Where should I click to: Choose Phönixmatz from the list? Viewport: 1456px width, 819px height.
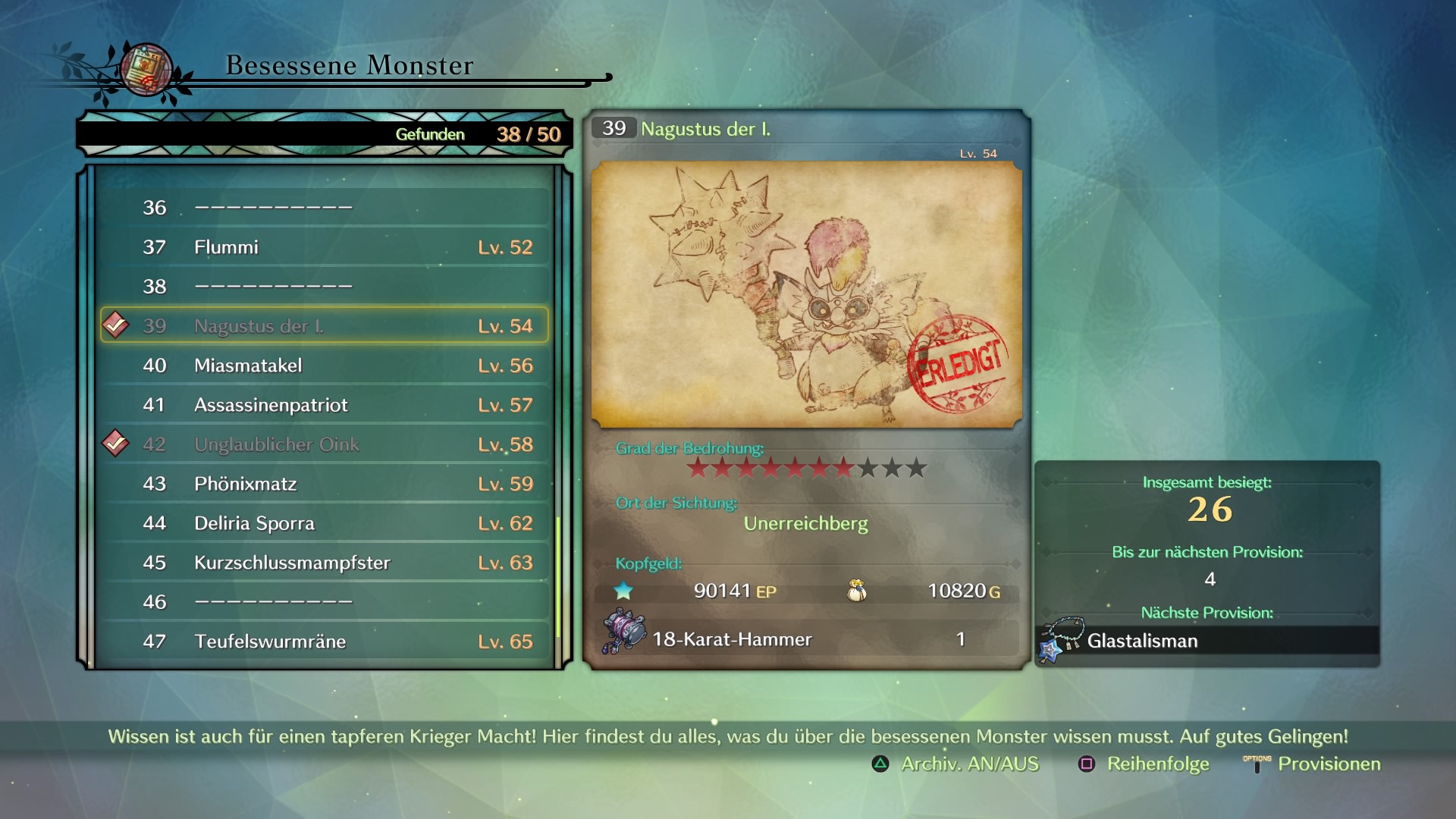tap(325, 484)
